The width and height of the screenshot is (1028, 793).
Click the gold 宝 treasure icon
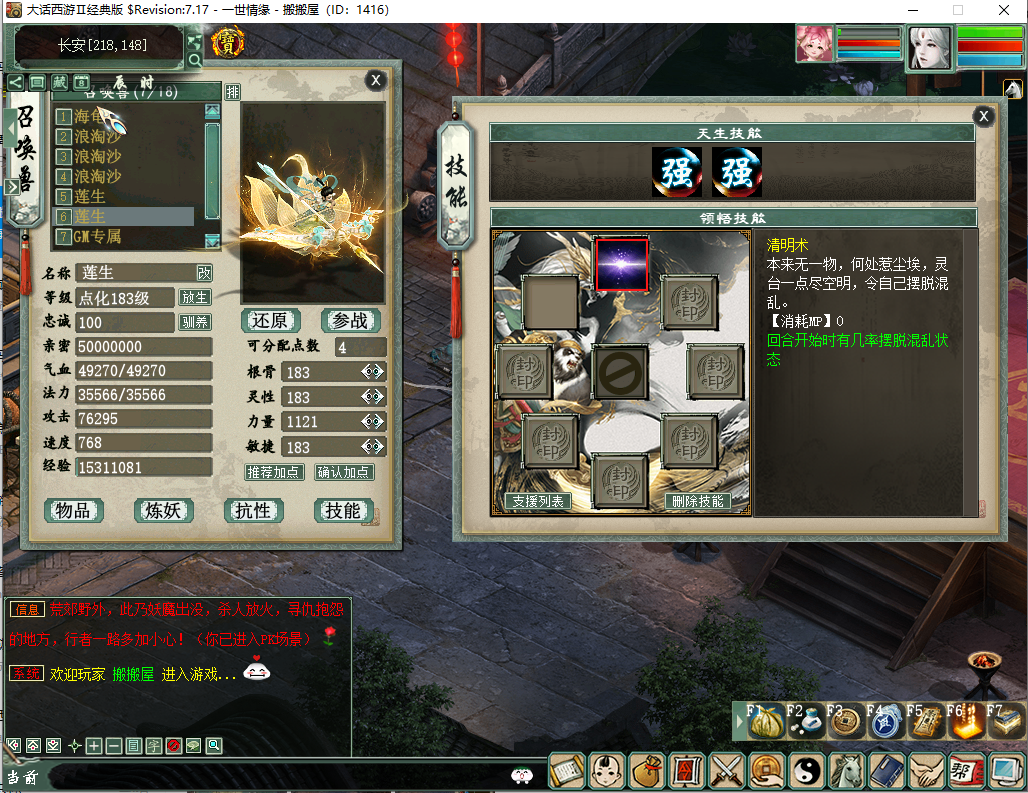pyautogui.click(x=228, y=43)
